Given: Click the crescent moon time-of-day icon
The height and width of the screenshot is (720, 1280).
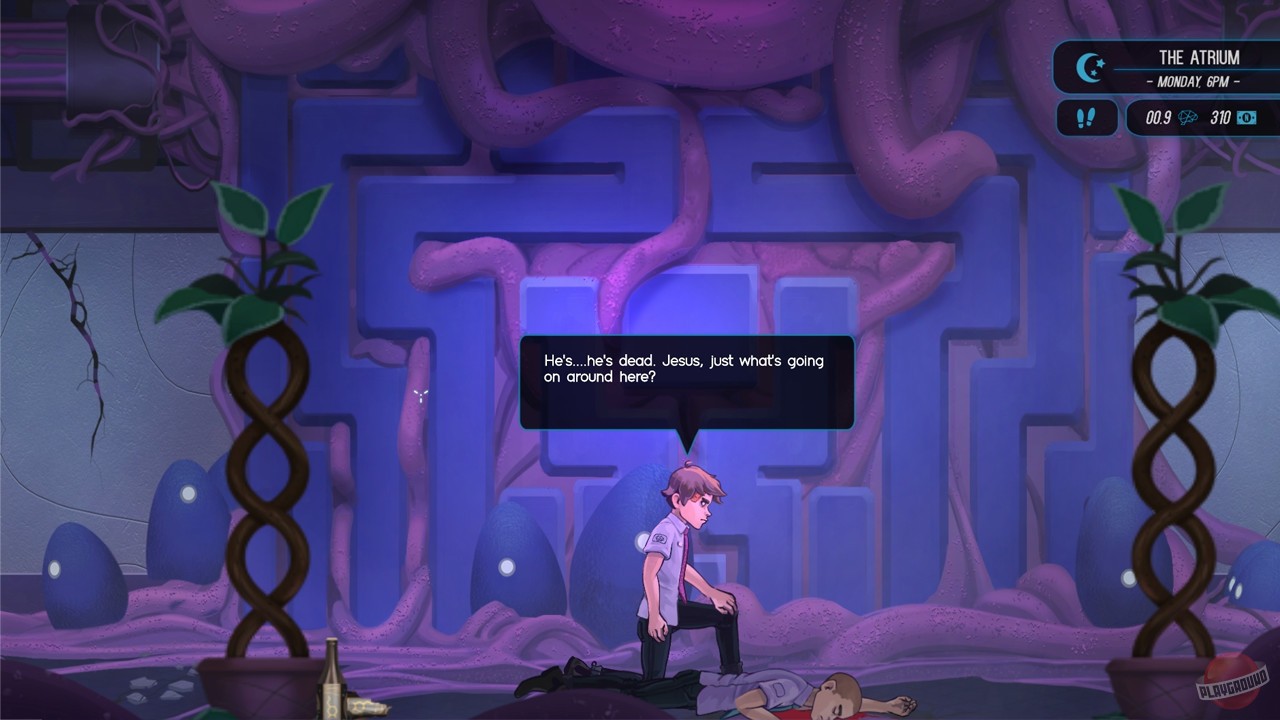Looking at the screenshot, I should coord(1088,67).
